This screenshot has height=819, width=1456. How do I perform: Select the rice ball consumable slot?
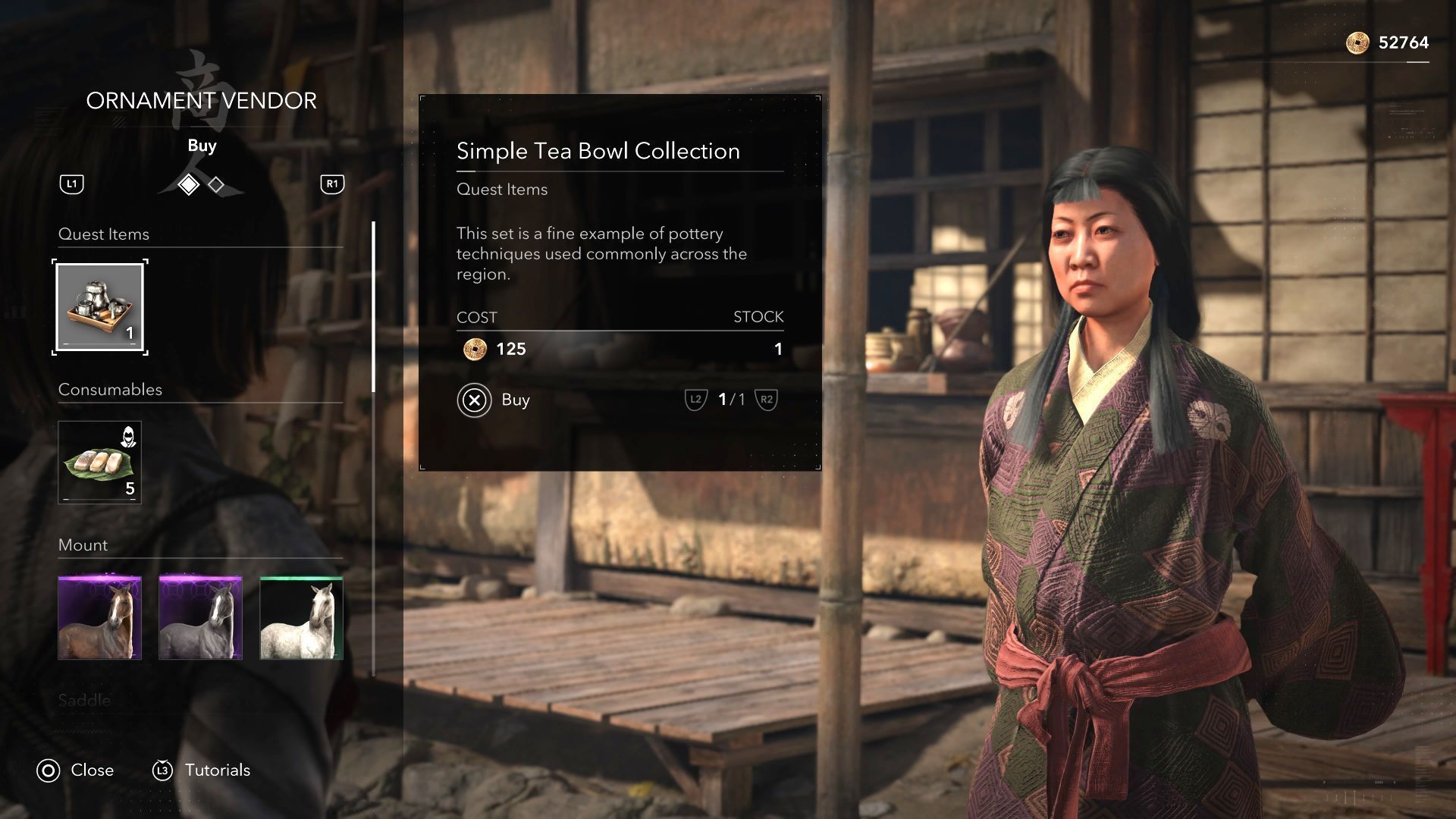pyautogui.click(x=100, y=463)
